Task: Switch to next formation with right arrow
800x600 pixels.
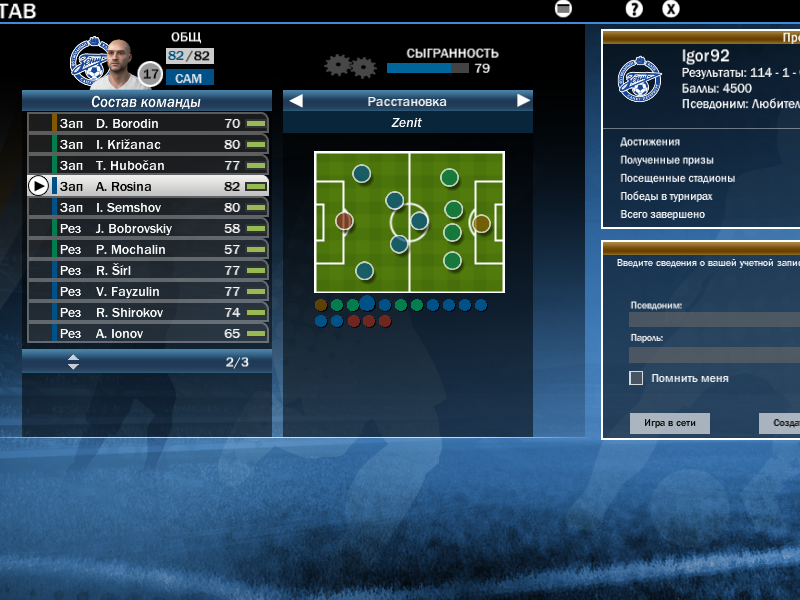Action: coord(523,101)
